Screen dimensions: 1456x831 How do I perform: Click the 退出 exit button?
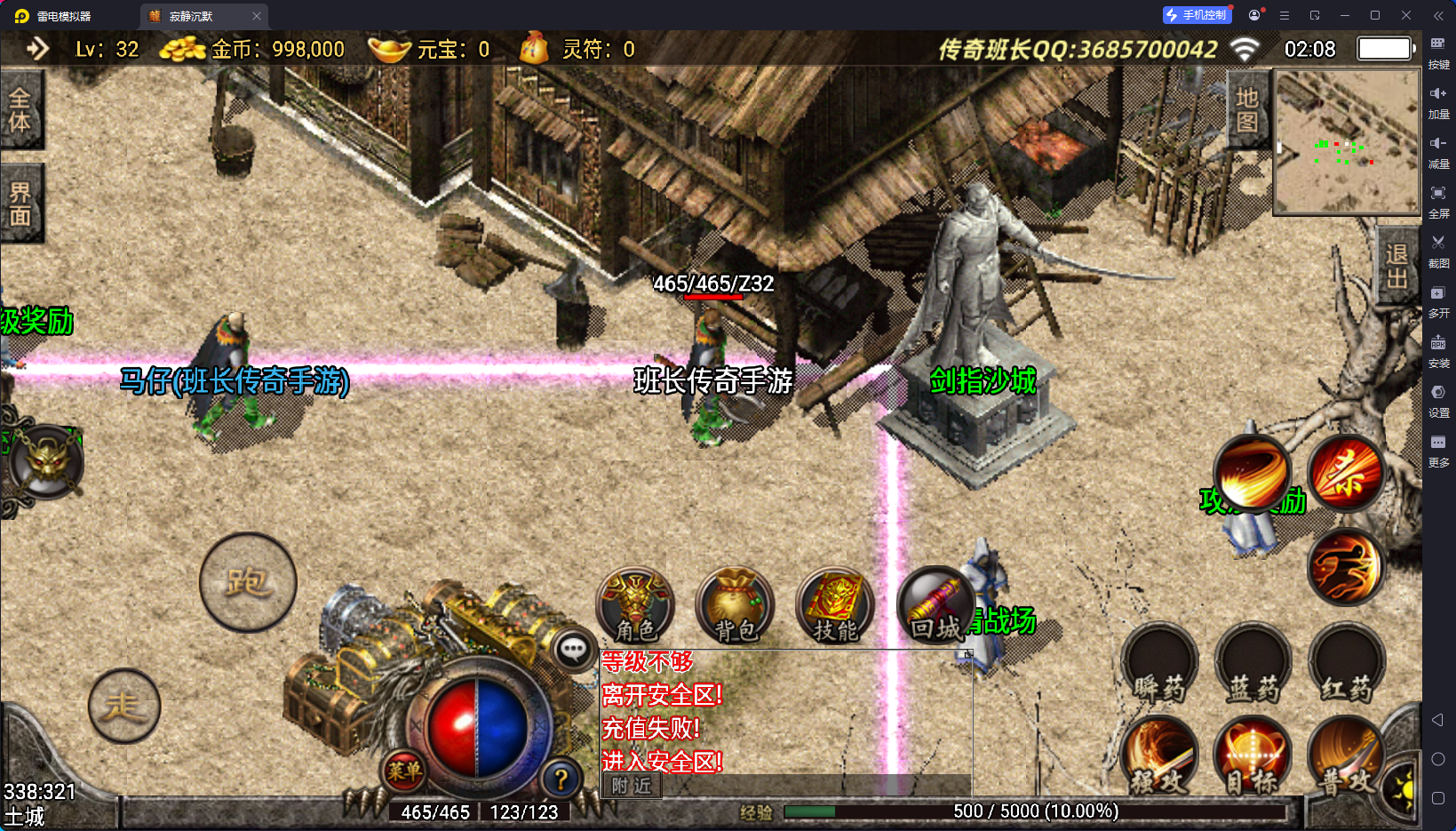(1396, 266)
